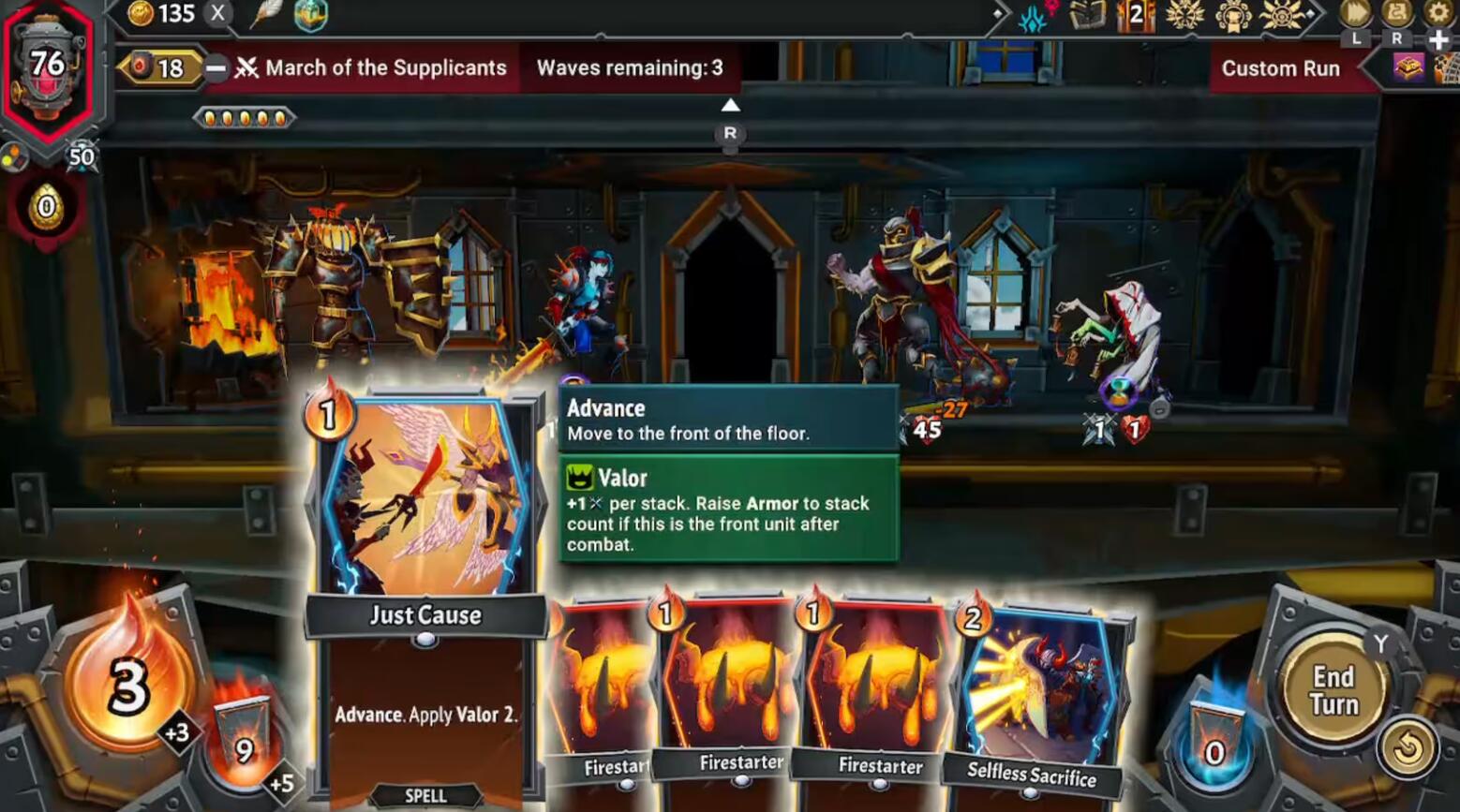
Task: End the current turn
Action: pyautogui.click(x=1333, y=690)
